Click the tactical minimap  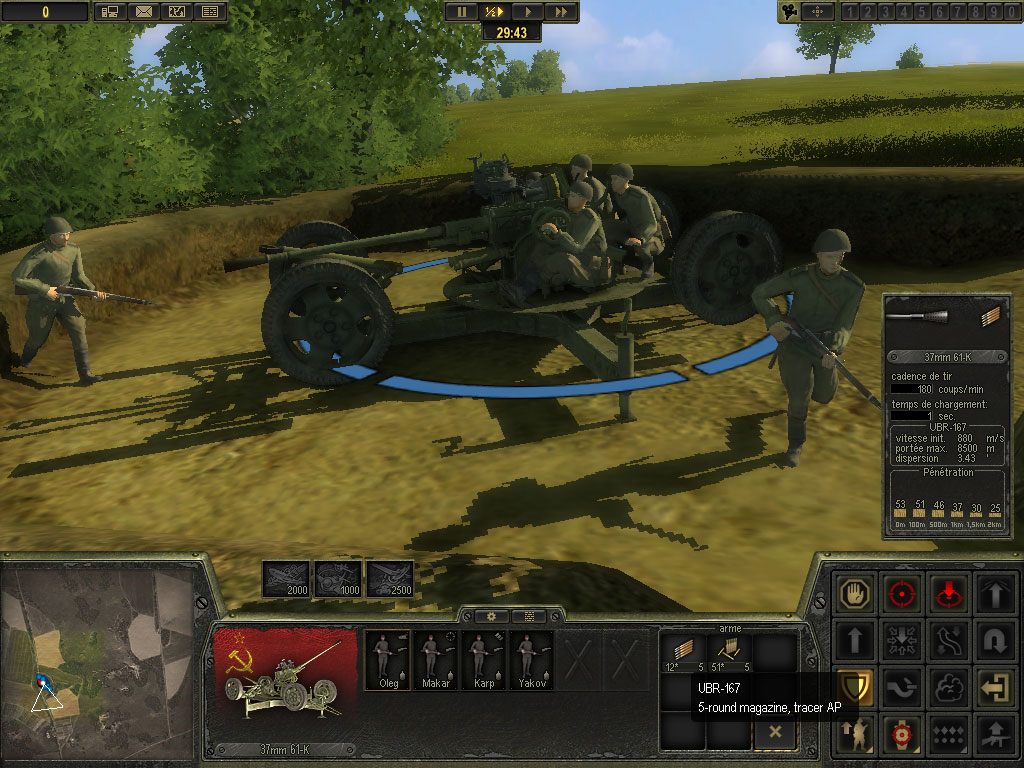coord(98,655)
